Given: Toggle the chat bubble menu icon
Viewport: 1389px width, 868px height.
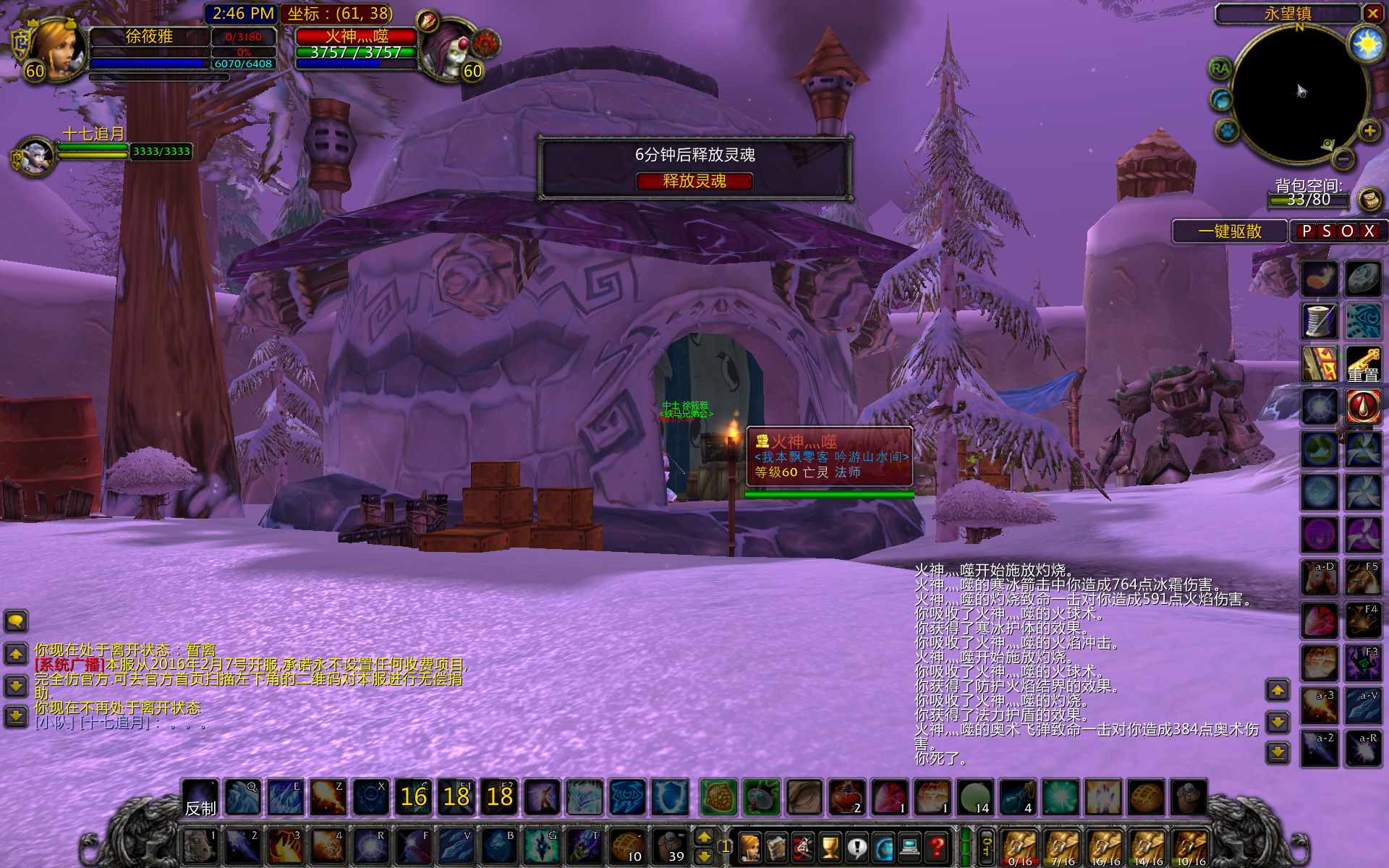Looking at the screenshot, I should pyautogui.click(x=14, y=621).
